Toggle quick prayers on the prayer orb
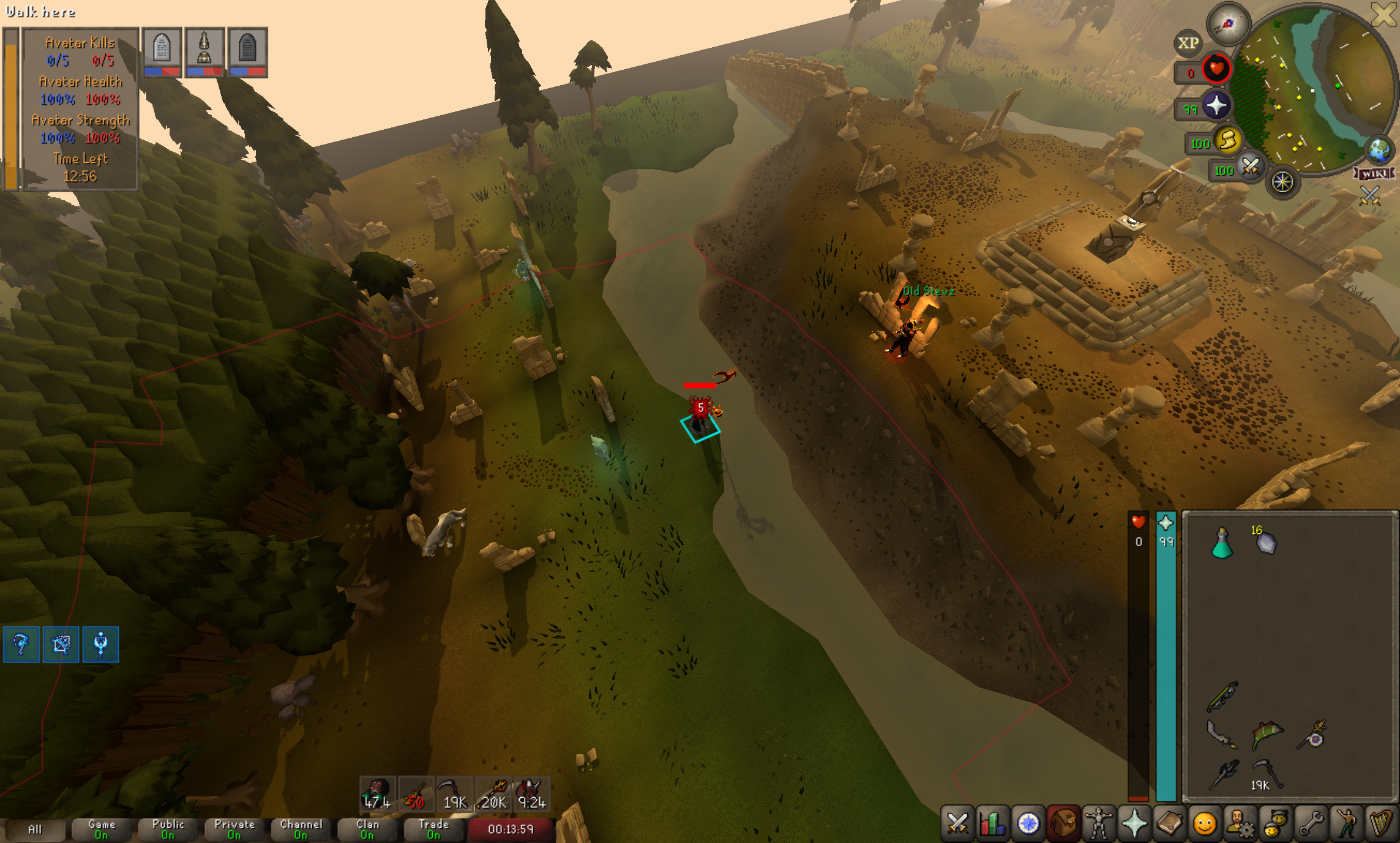 pyautogui.click(x=1216, y=106)
